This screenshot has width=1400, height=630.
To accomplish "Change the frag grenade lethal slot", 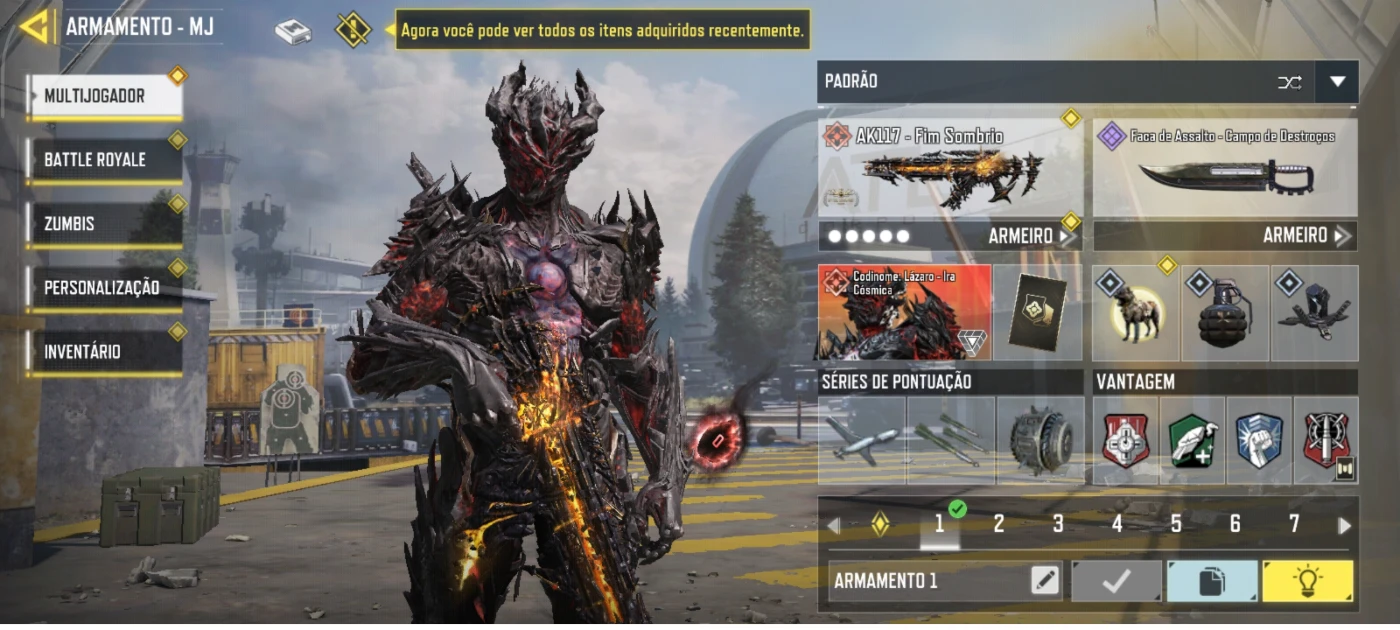I will click(1225, 313).
